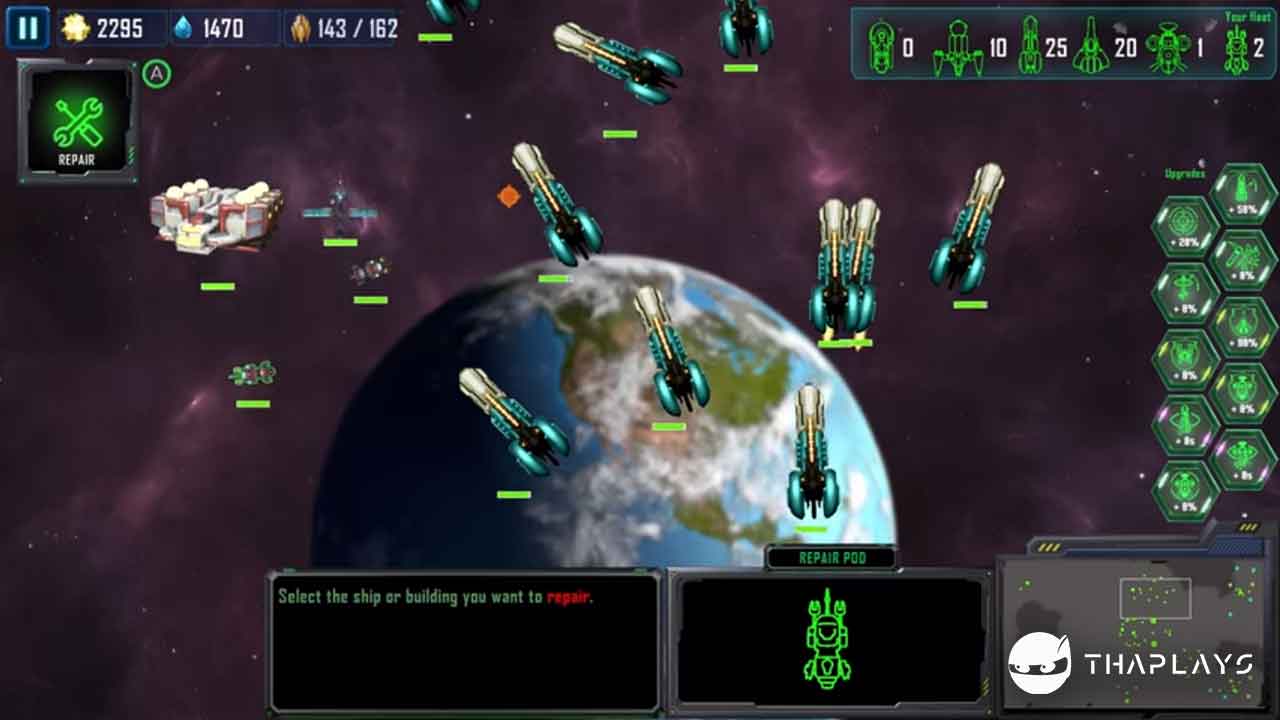Open the +99% upgrade hexagon
The height and width of the screenshot is (720, 1280).
pyautogui.click(x=1243, y=328)
